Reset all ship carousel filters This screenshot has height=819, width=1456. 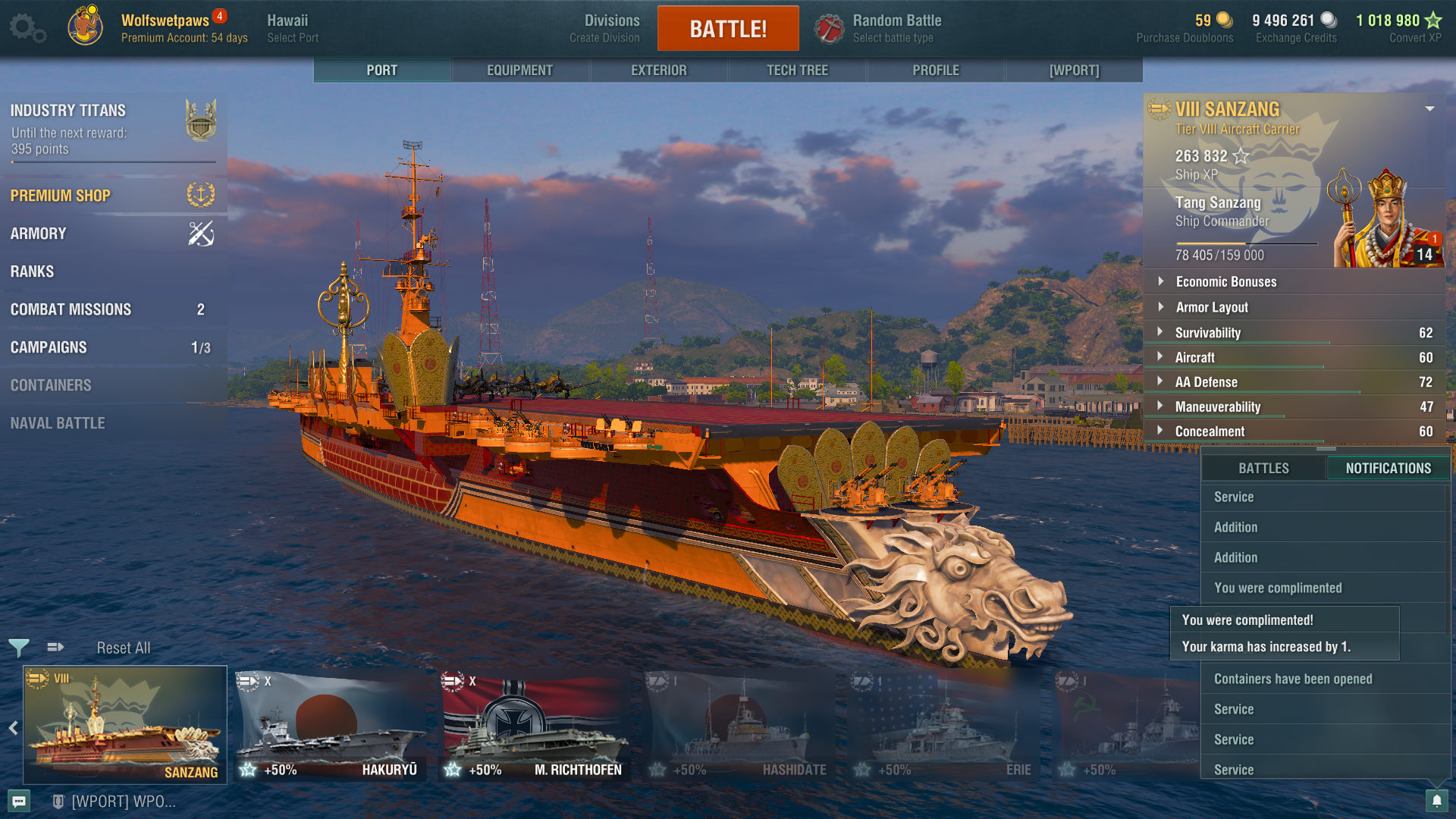point(123,648)
